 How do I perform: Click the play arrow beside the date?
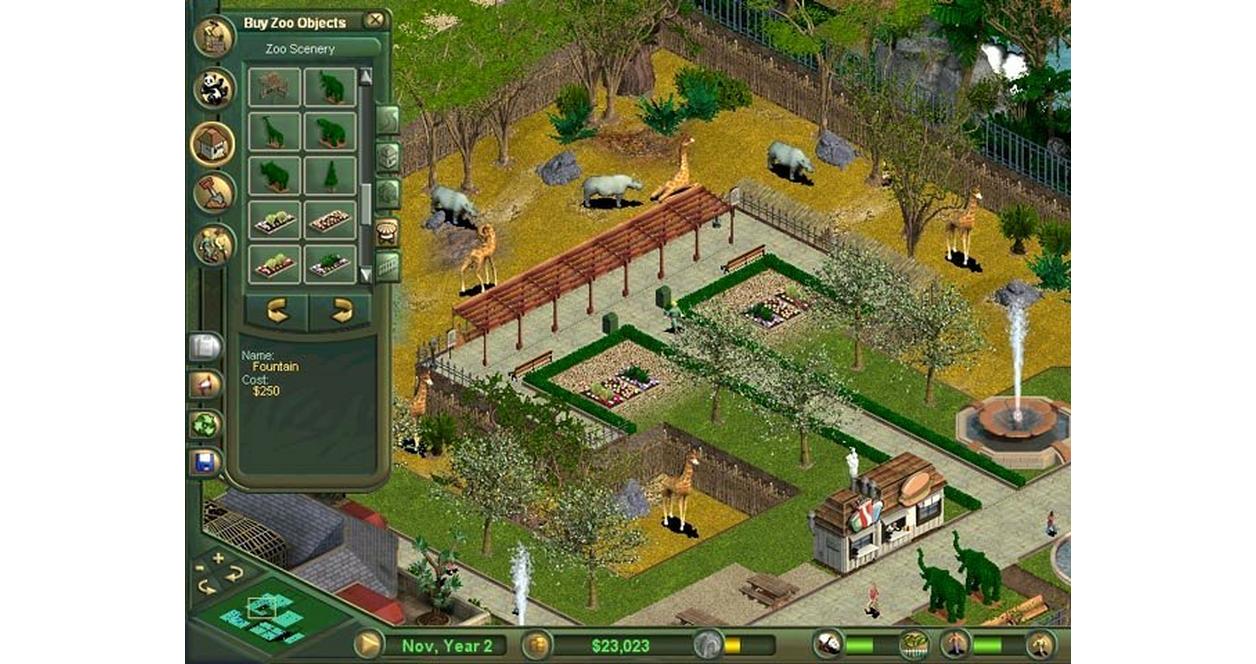[x=368, y=644]
